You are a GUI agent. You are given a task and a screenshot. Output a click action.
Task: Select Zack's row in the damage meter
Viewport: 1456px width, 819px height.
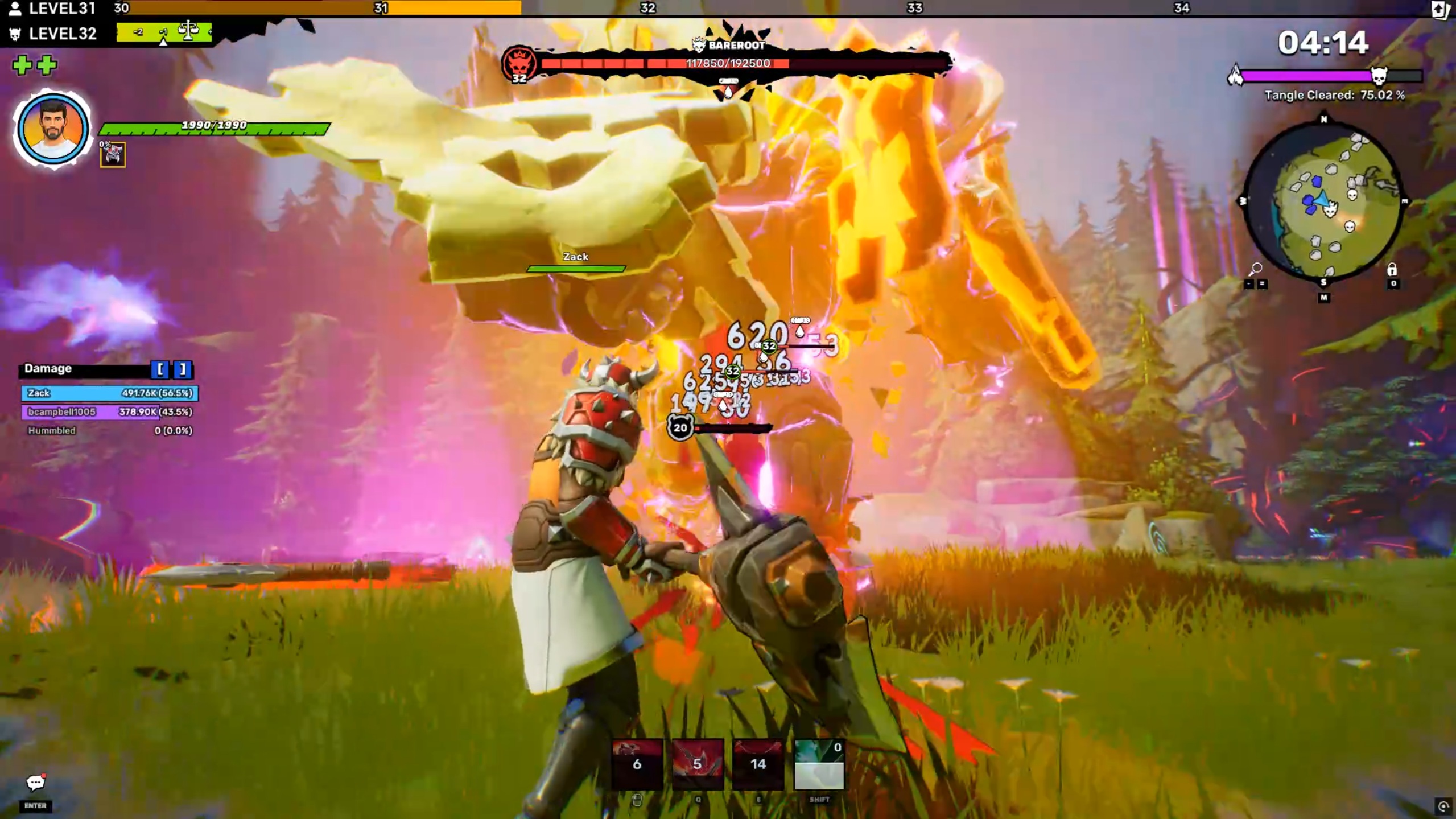(x=110, y=393)
